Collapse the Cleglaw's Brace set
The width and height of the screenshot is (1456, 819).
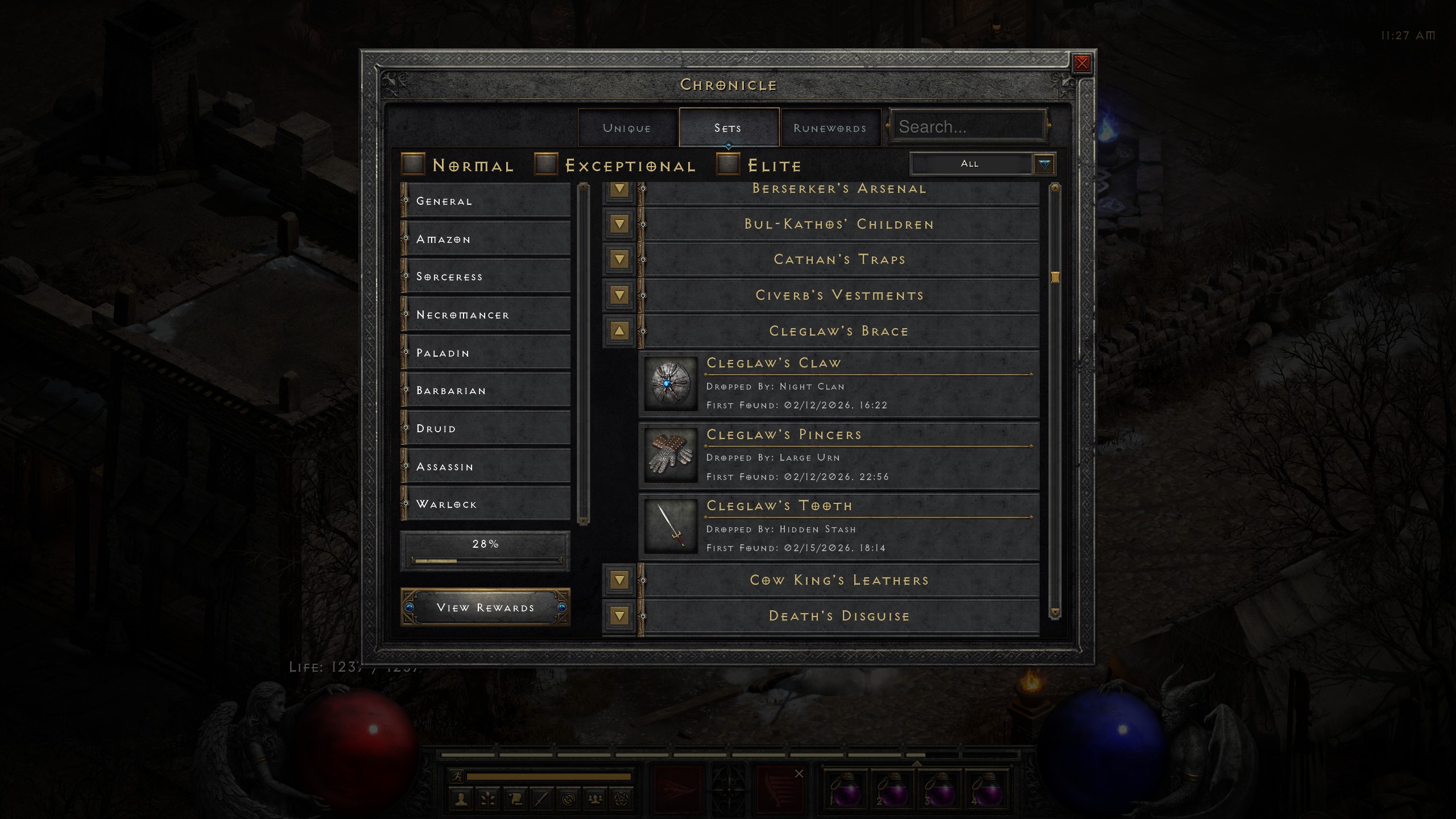619,330
